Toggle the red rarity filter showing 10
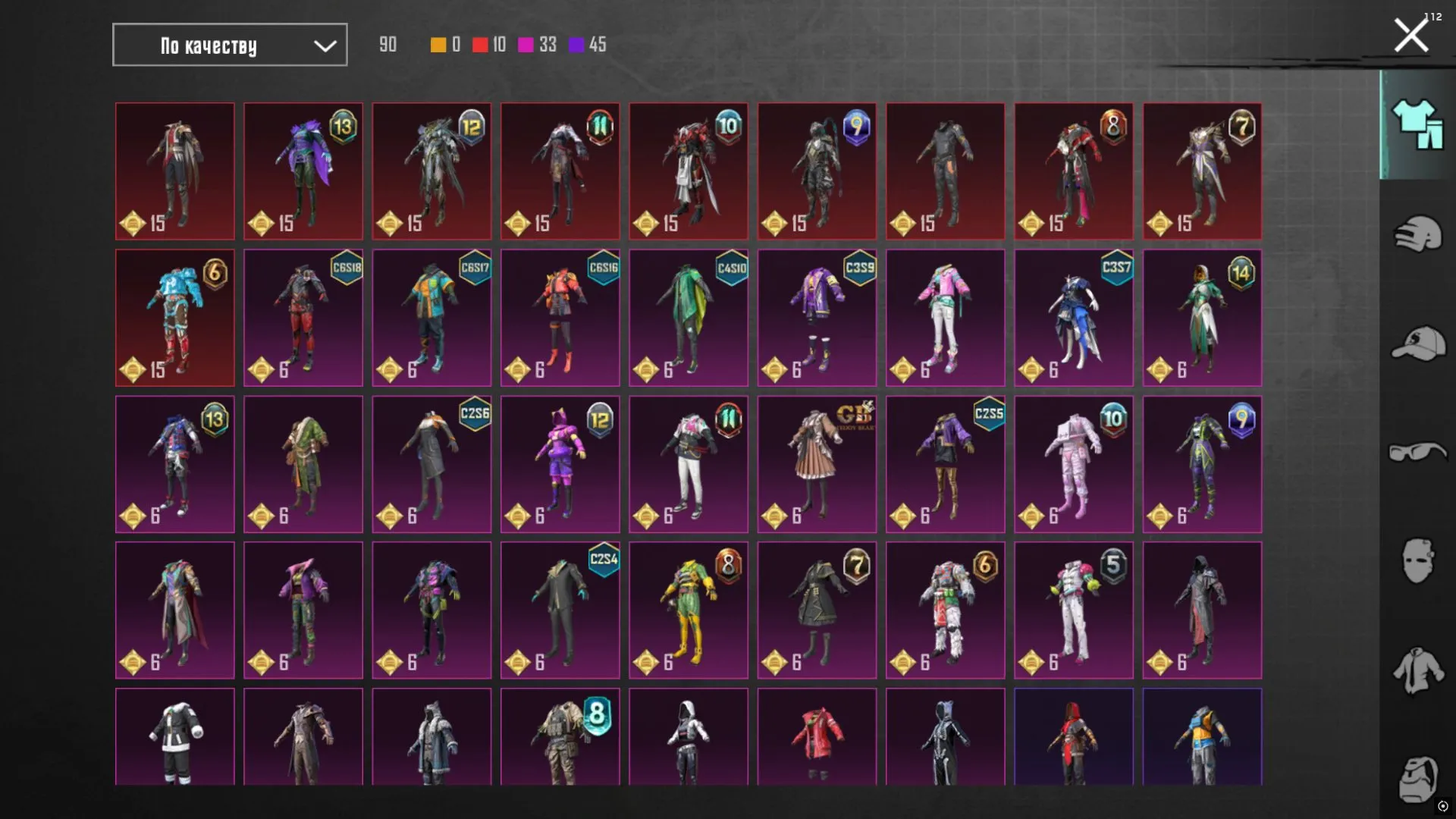Image resolution: width=1456 pixels, height=819 pixels. [480, 45]
